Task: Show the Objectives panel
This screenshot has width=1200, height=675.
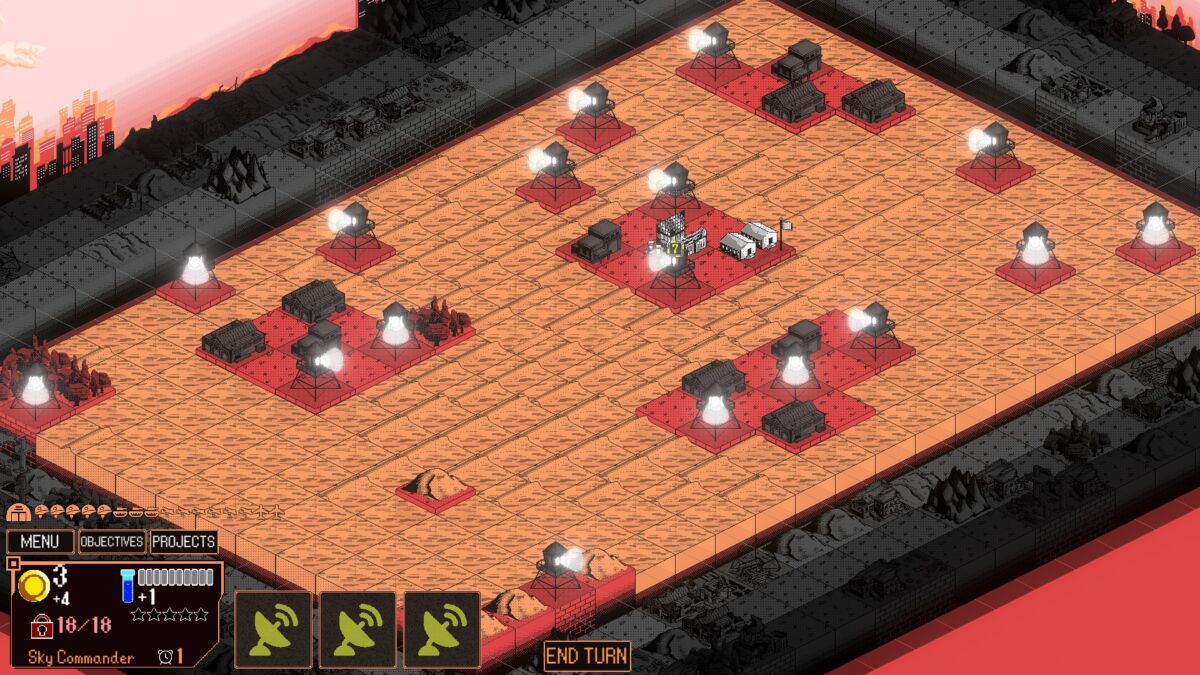Action: tap(112, 542)
